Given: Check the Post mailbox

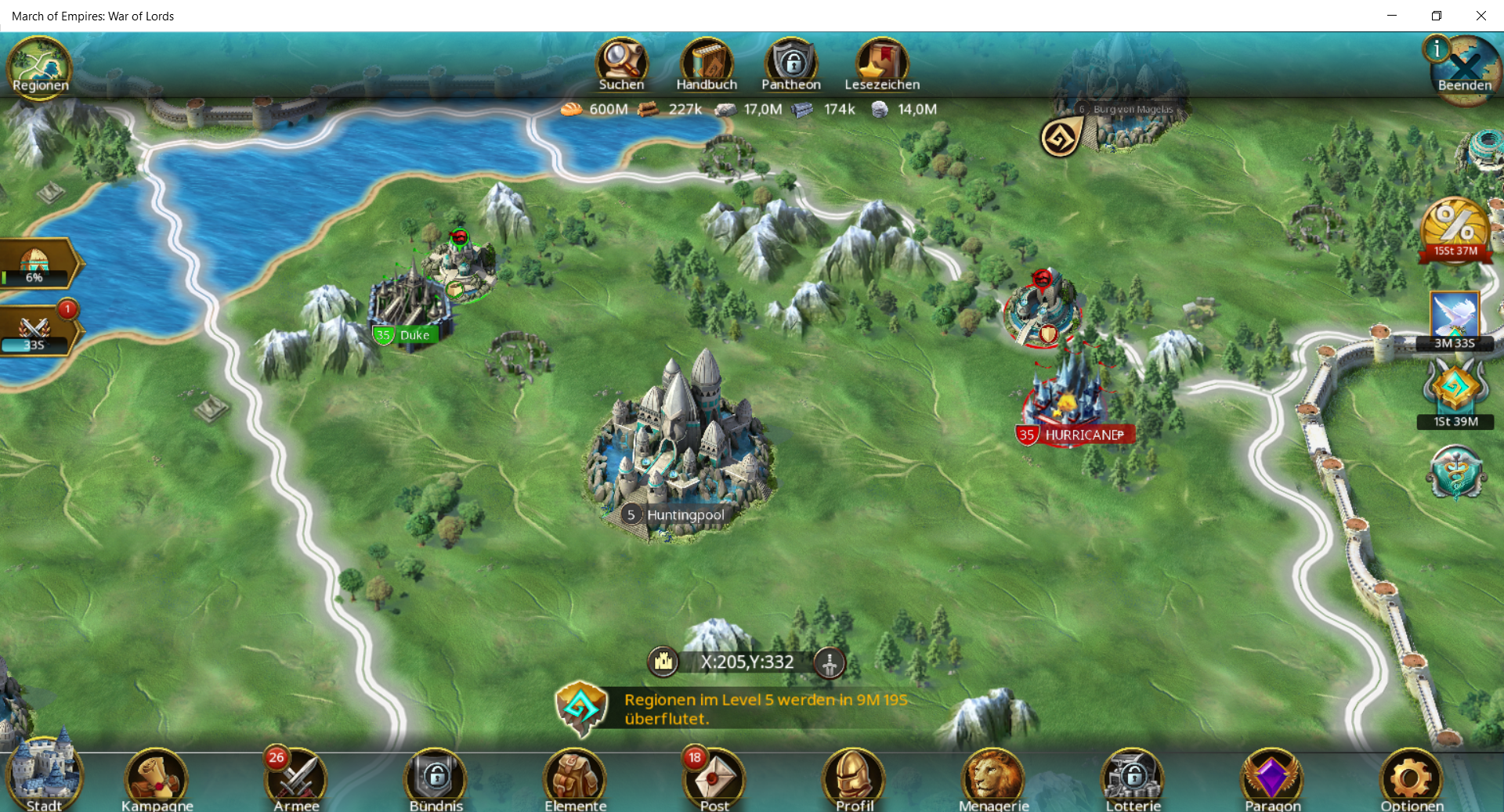Looking at the screenshot, I should click(x=714, y=780).
